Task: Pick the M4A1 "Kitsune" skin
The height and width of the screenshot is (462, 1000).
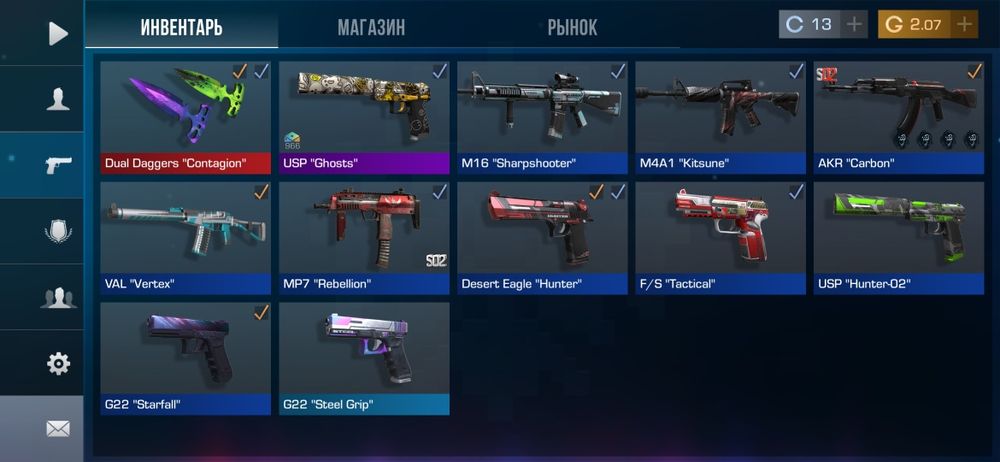Action: (720, 117)
